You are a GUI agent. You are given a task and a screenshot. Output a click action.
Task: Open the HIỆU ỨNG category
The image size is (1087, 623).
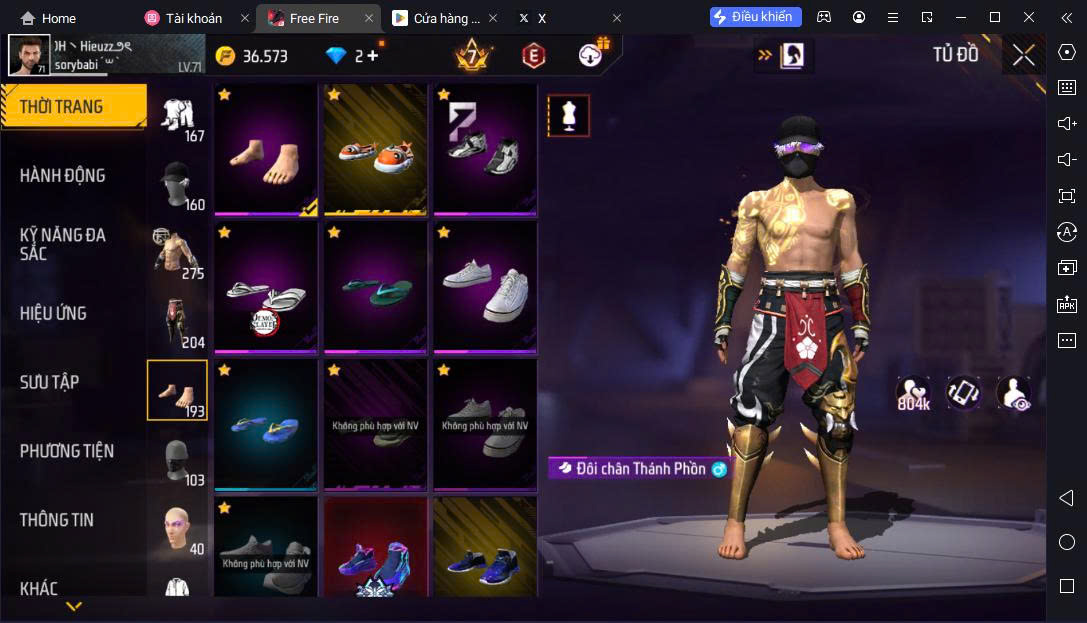click(53, 313)
